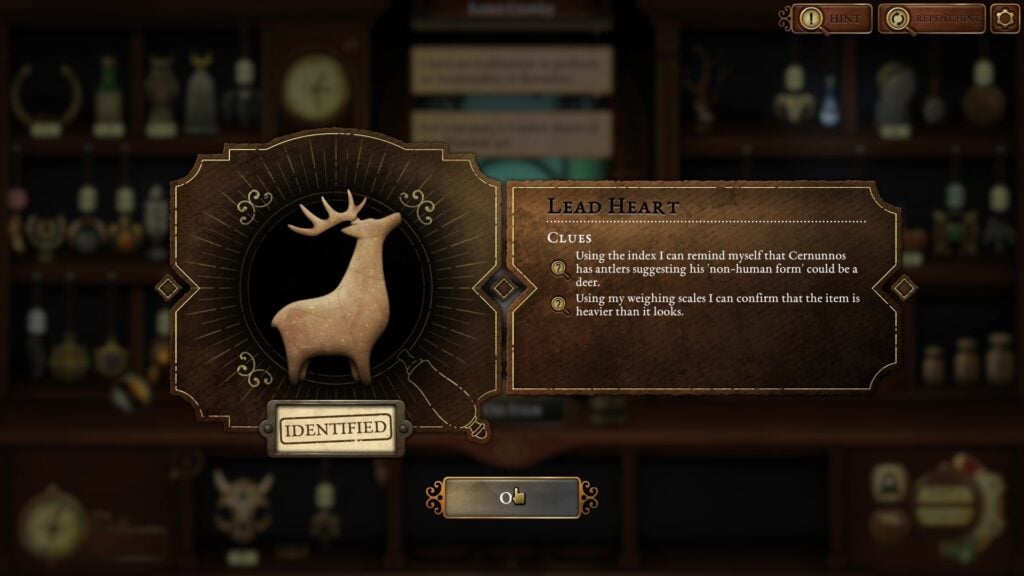Confirm the dialog with the OK button
The image size is (1024, 576).
click(x=512, y=497)
